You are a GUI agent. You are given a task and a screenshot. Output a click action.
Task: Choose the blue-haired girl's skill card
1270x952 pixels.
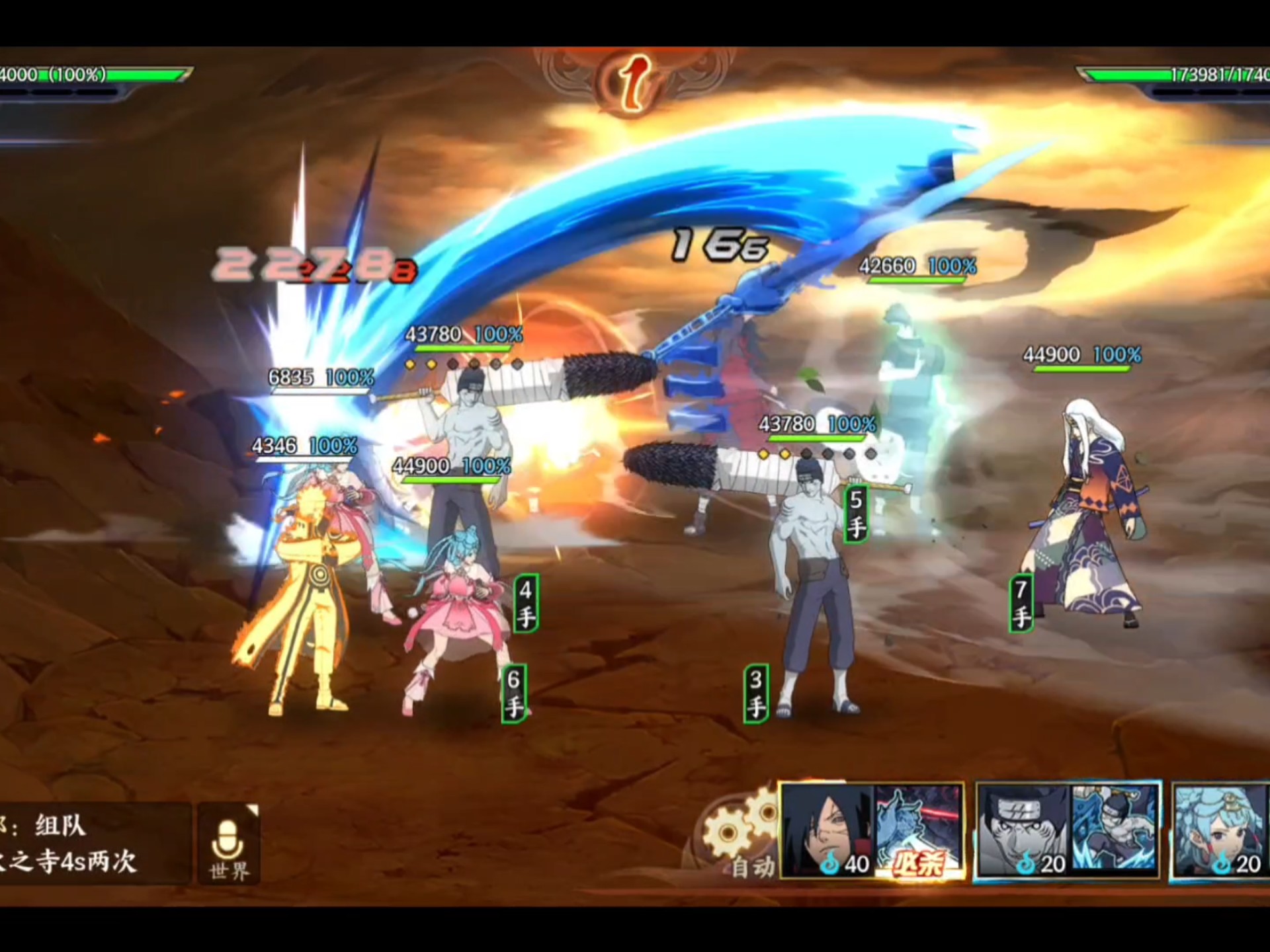1220,830
